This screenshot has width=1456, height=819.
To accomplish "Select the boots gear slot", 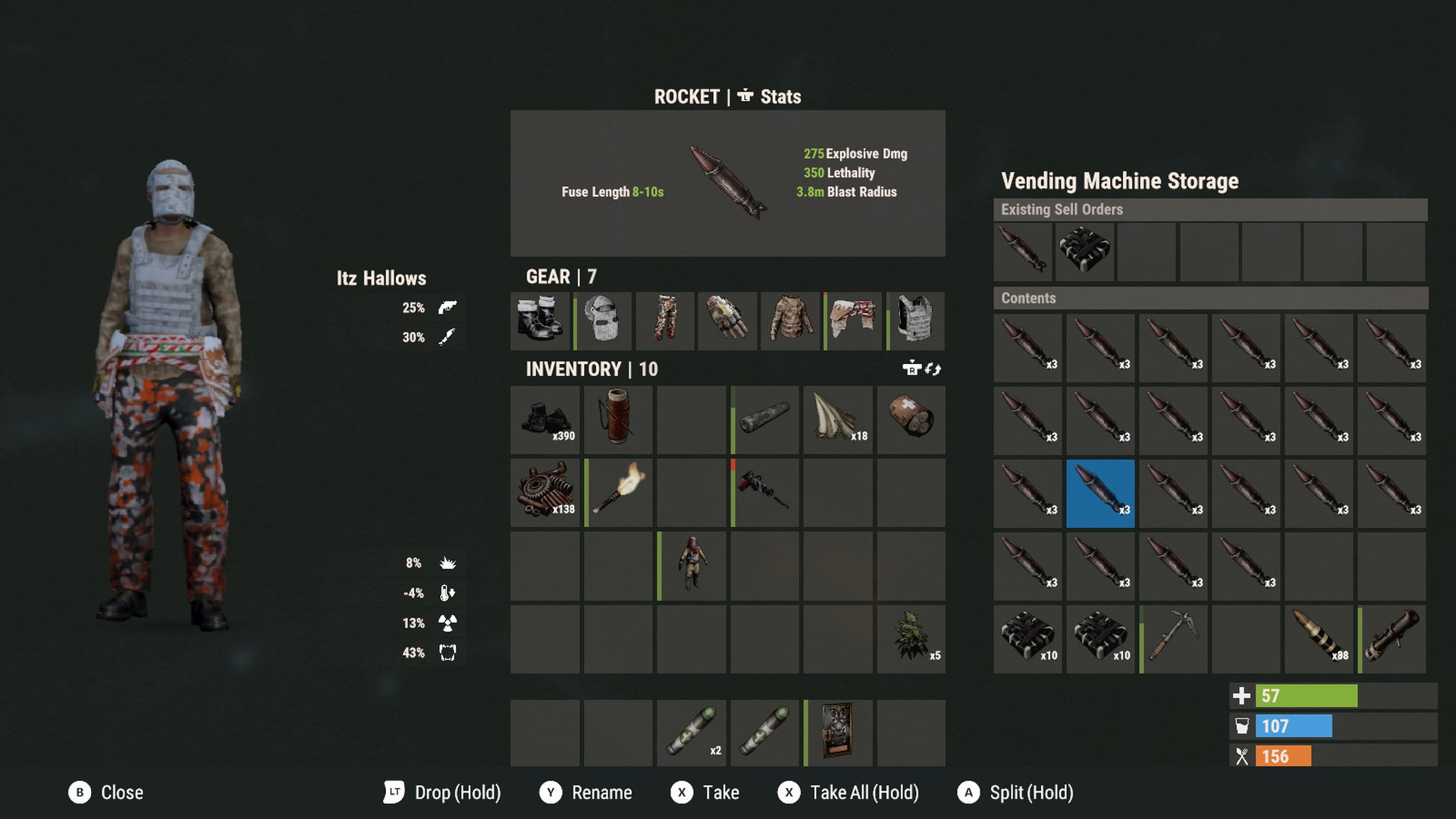I will [540, 320].
